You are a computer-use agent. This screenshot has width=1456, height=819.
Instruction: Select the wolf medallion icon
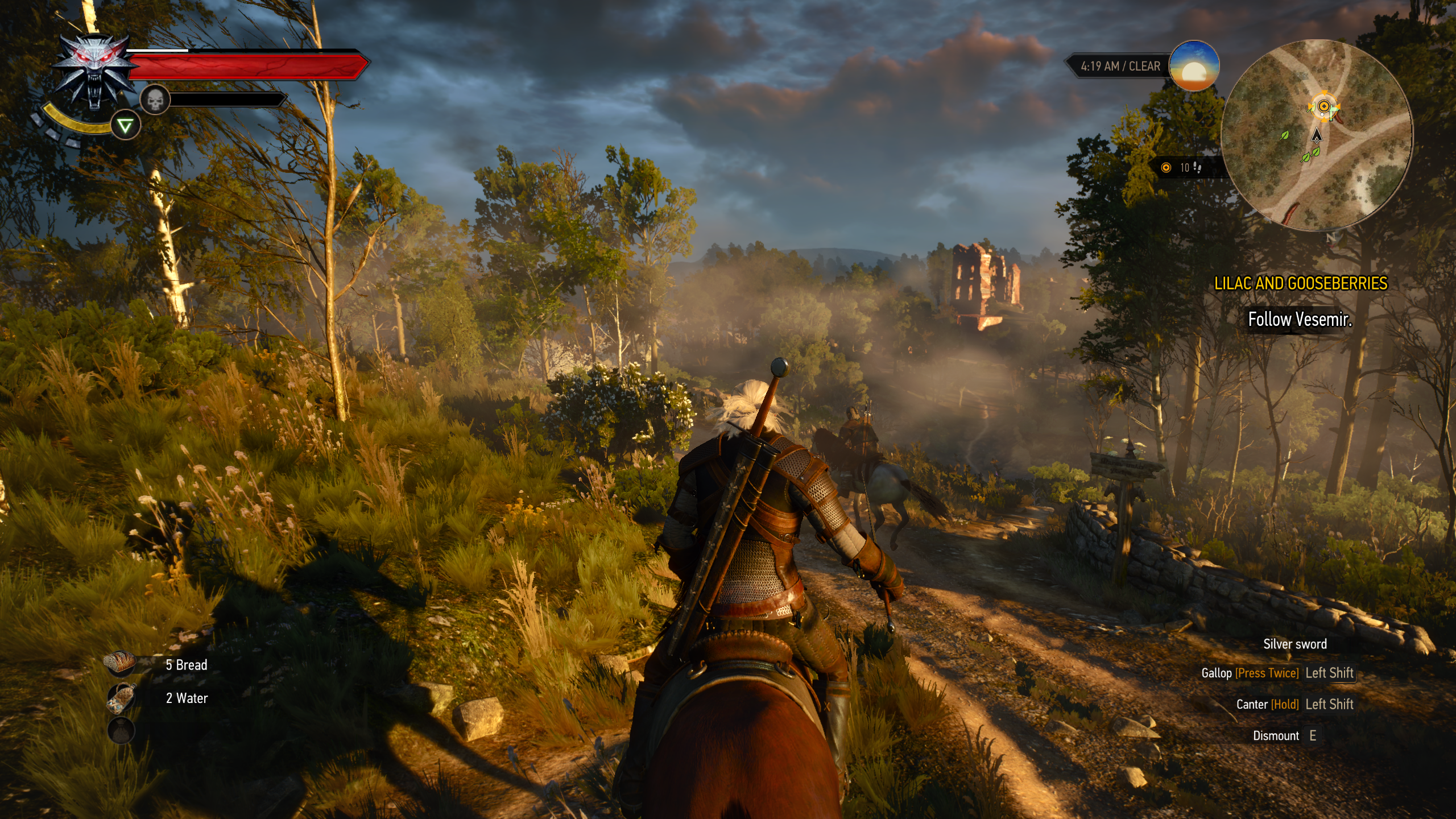[x=94, y=71]
